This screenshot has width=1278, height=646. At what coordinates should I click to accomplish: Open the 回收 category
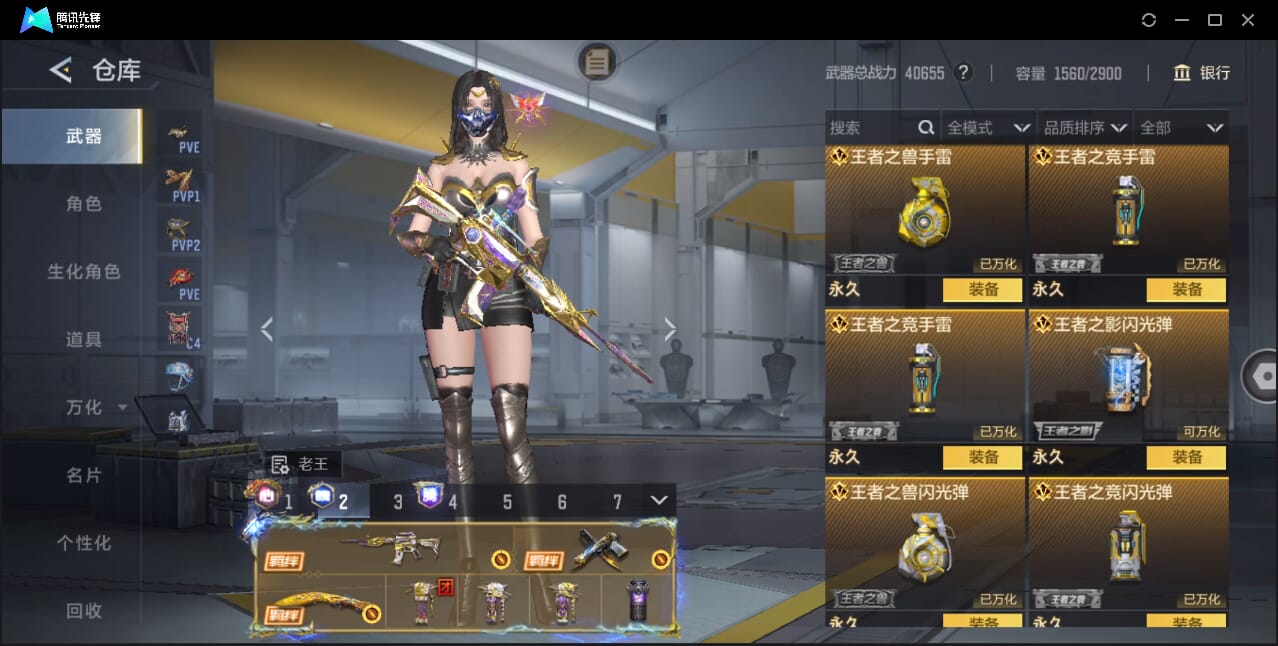[84, 611]
